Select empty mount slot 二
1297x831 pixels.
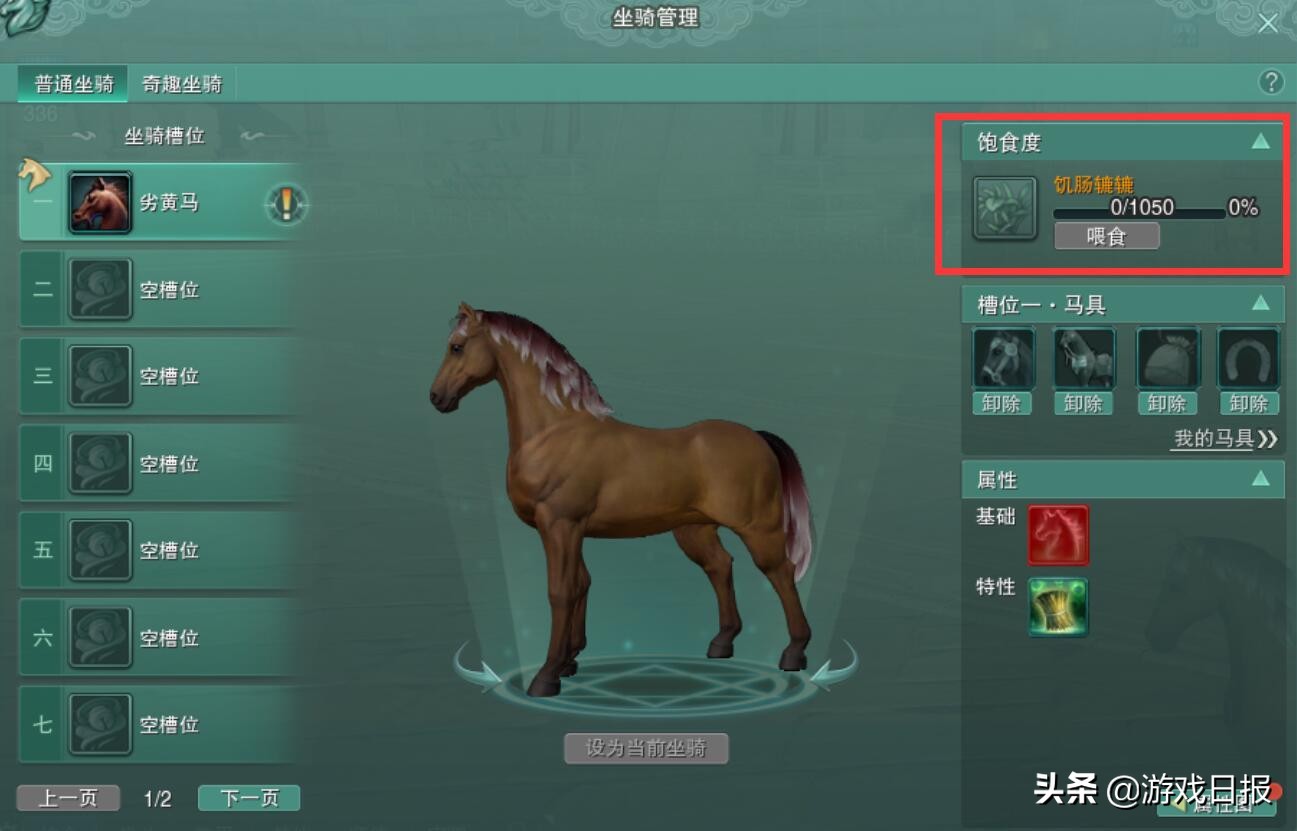click(160, 289)
